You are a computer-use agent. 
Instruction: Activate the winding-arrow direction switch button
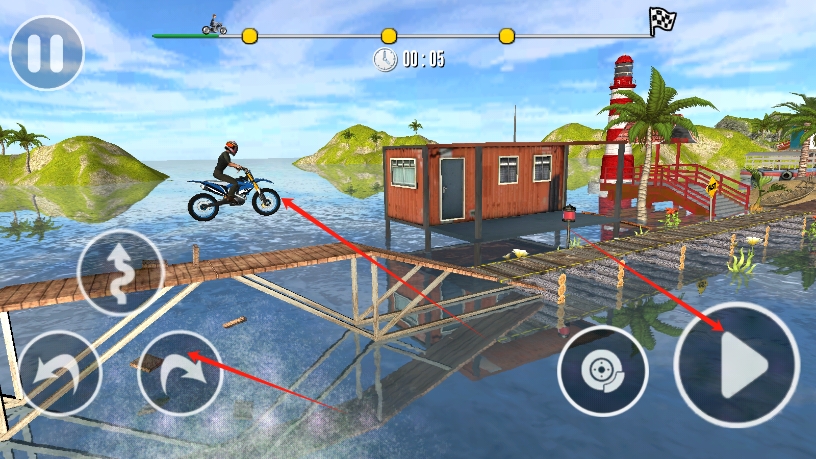[x=121, y=273]
